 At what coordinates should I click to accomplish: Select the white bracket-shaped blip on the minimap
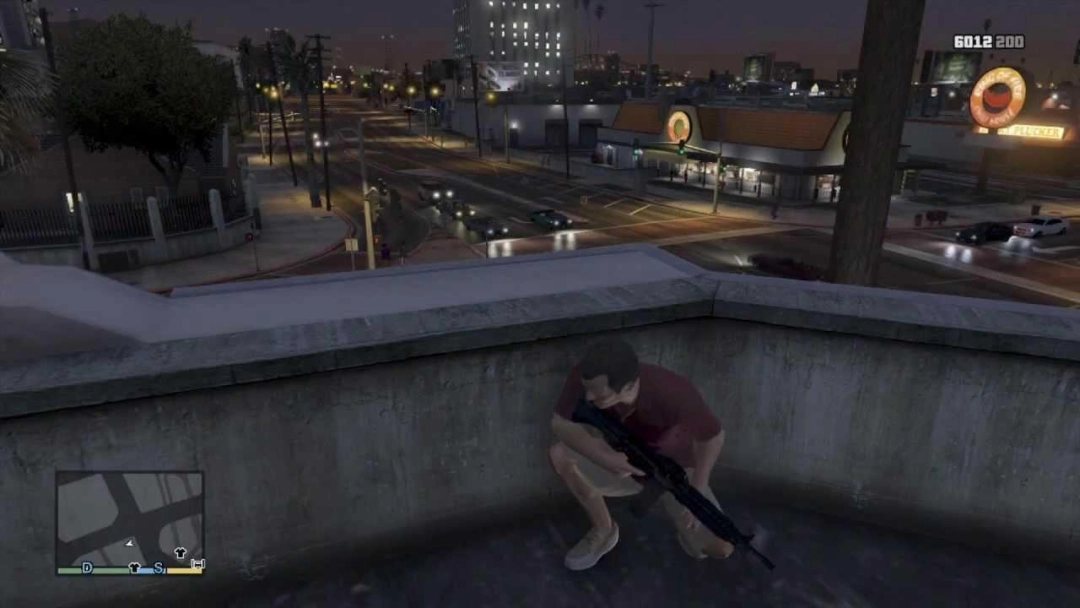coord(197,566)
